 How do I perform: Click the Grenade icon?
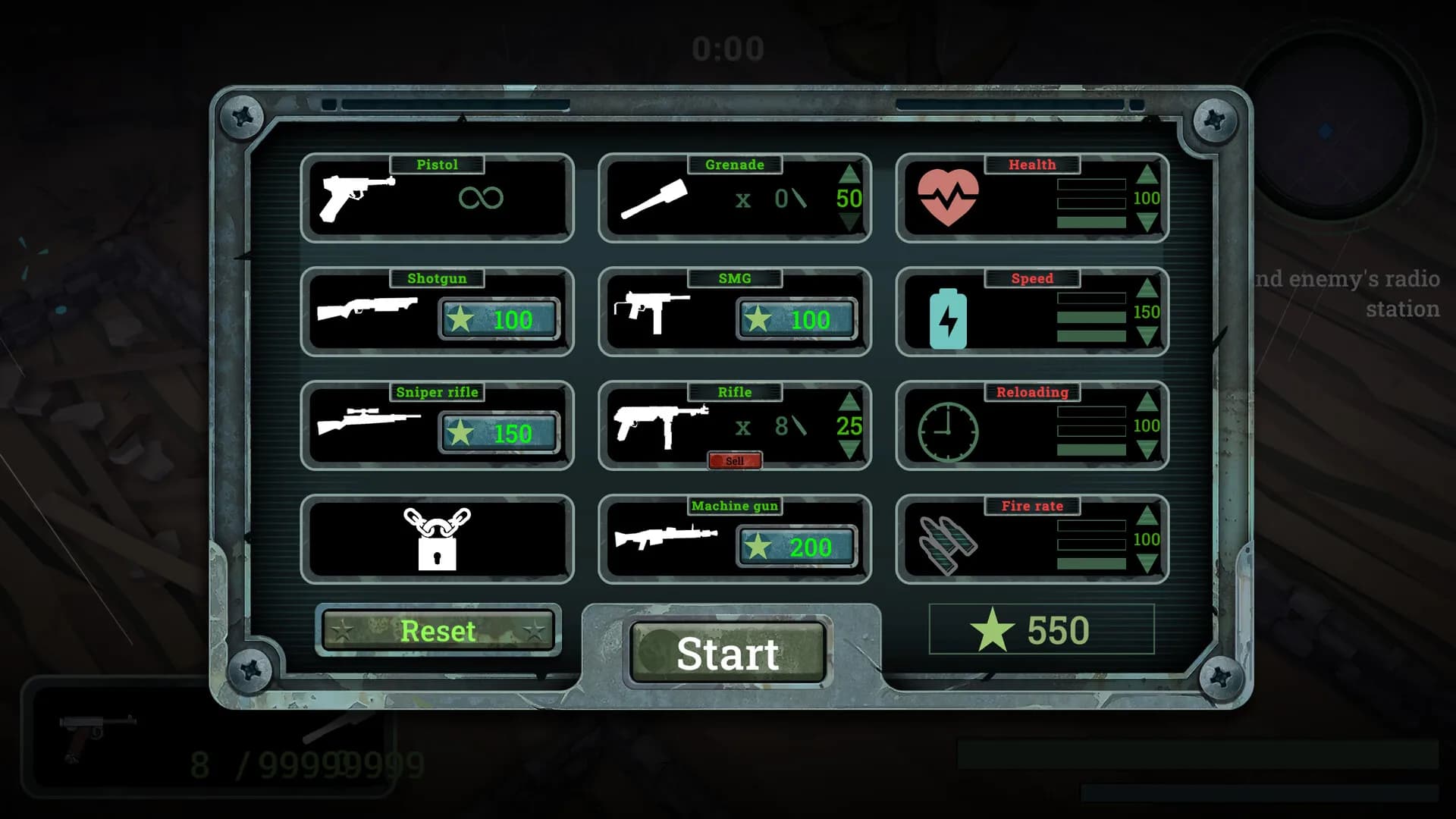point(652,199)
